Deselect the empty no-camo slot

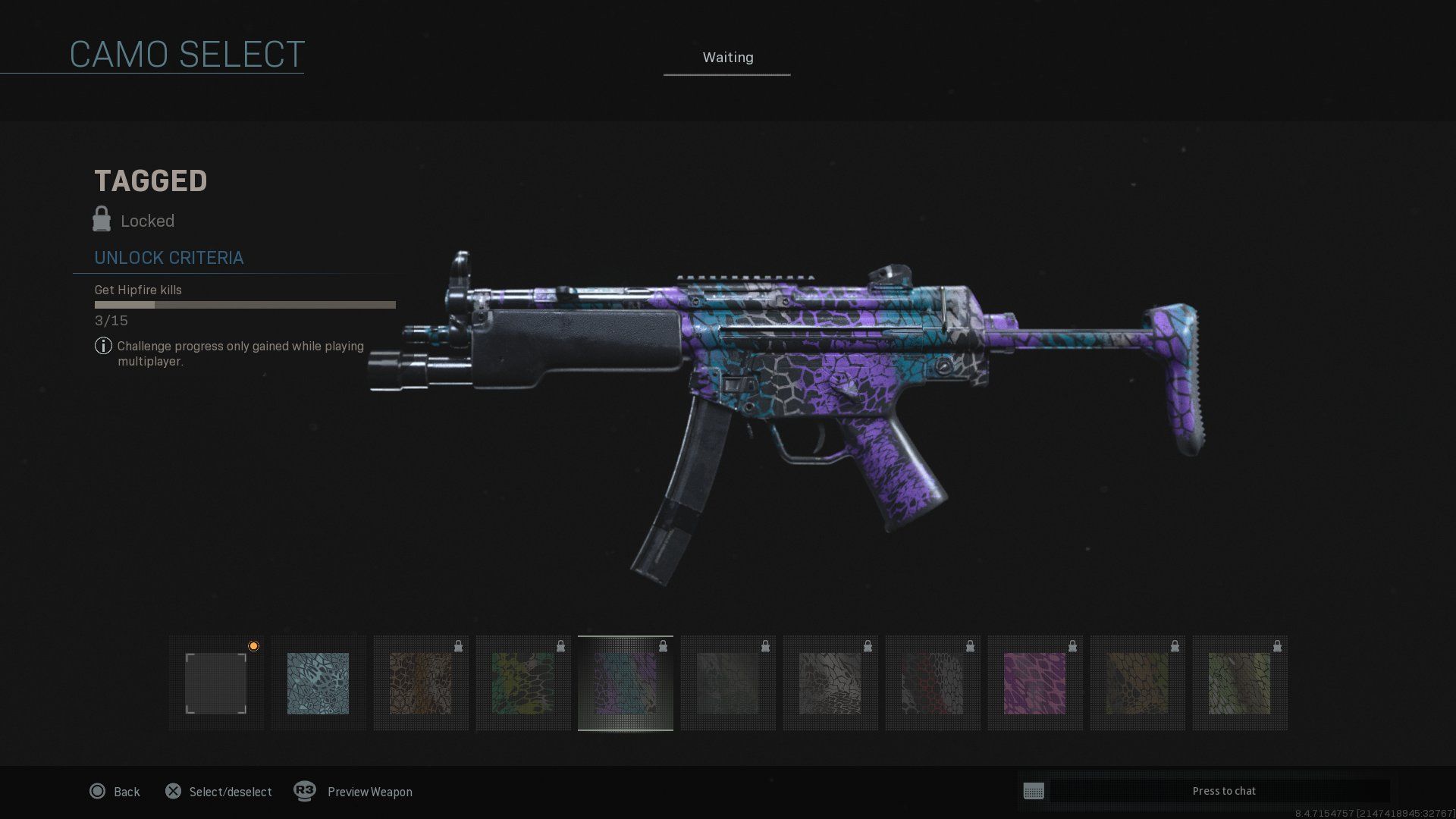pos(216,682)
